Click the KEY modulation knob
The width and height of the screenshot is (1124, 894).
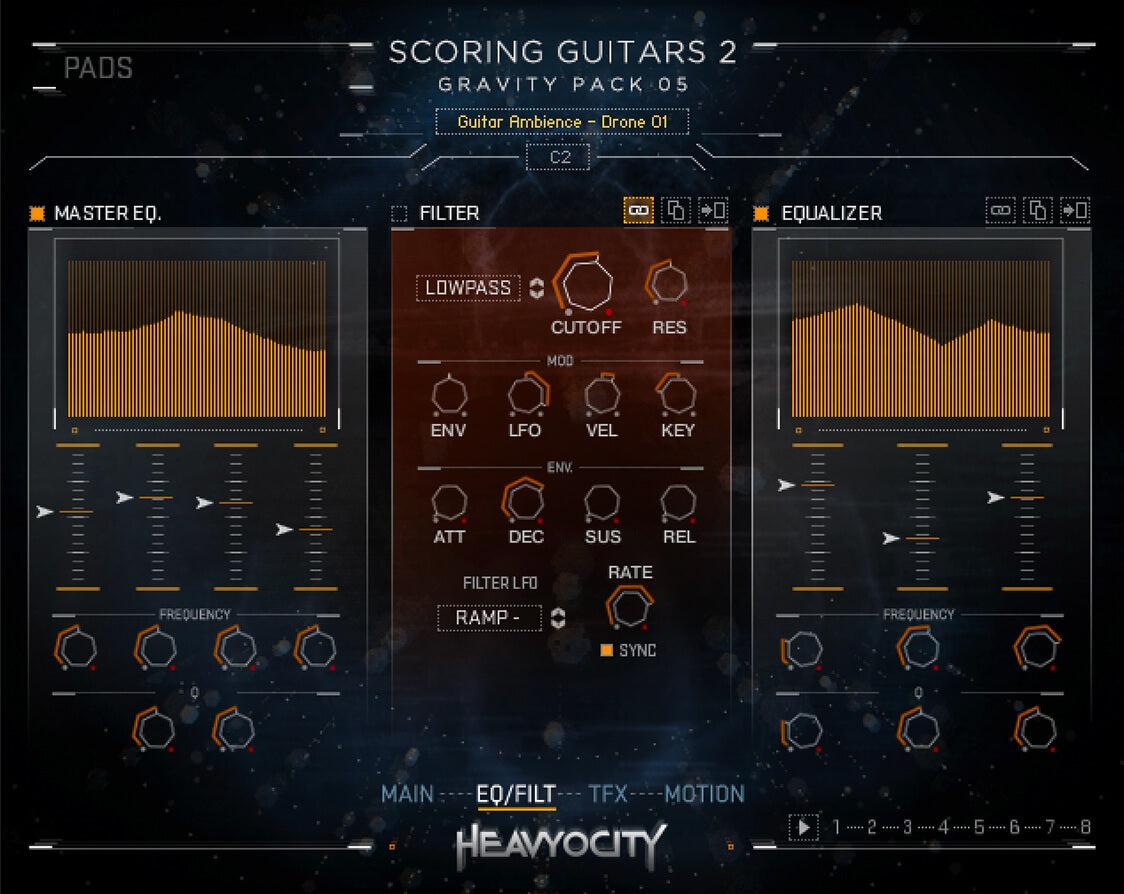(x=678, y=394)
